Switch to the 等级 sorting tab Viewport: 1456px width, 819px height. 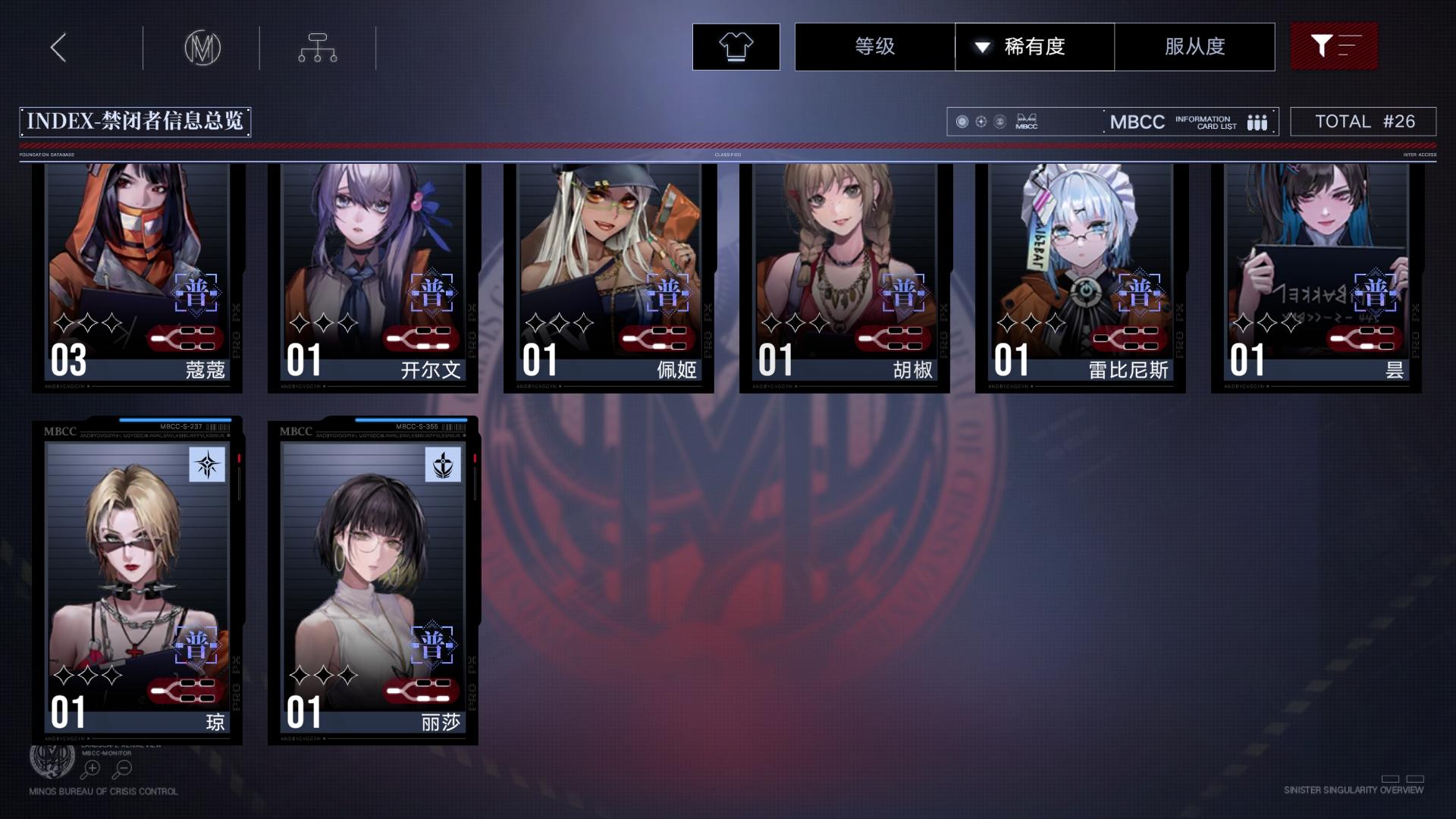pyautogui.click(x=874, y=46)
